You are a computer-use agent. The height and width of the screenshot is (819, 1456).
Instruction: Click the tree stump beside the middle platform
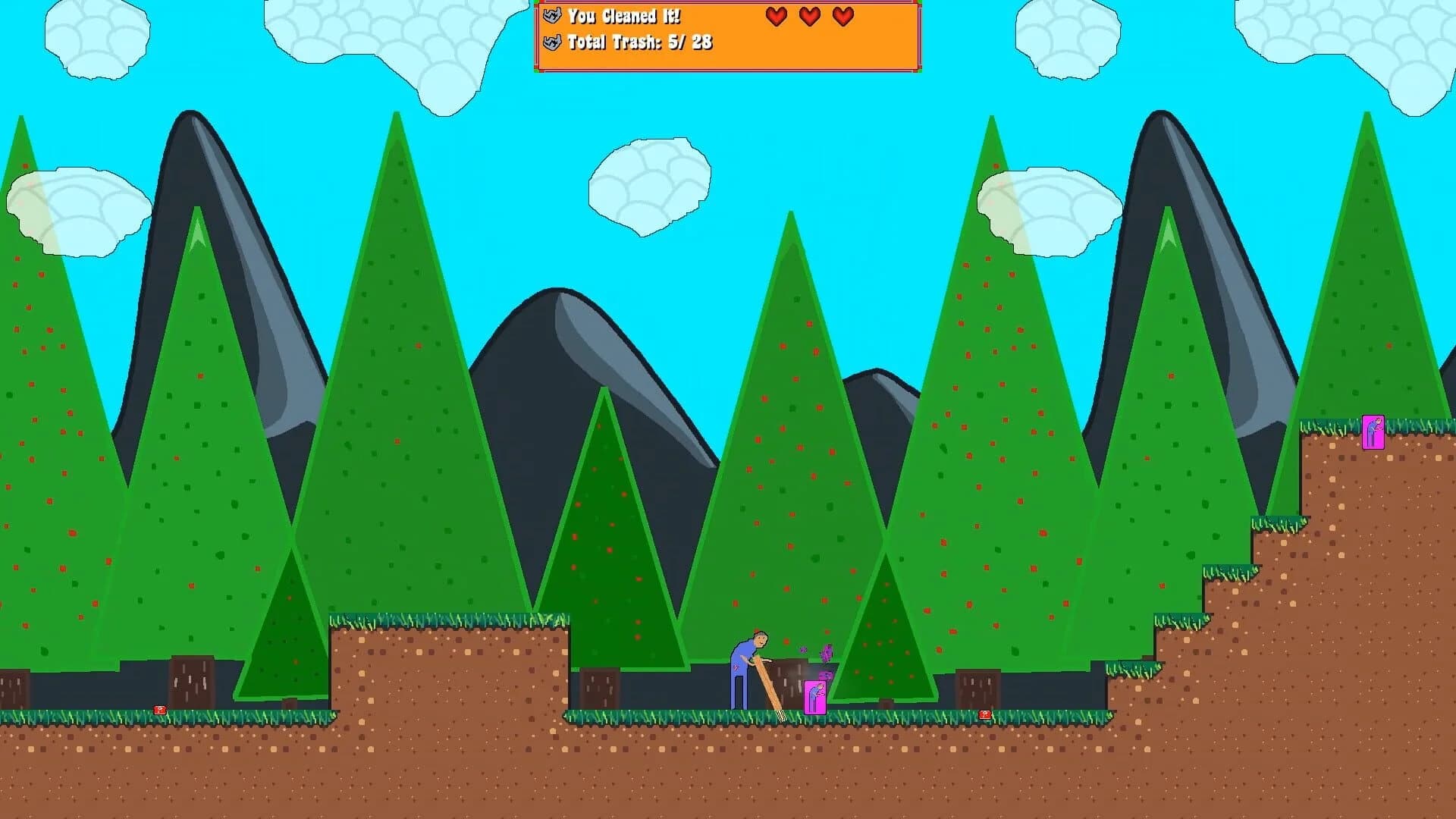click(x=599, y=686)
